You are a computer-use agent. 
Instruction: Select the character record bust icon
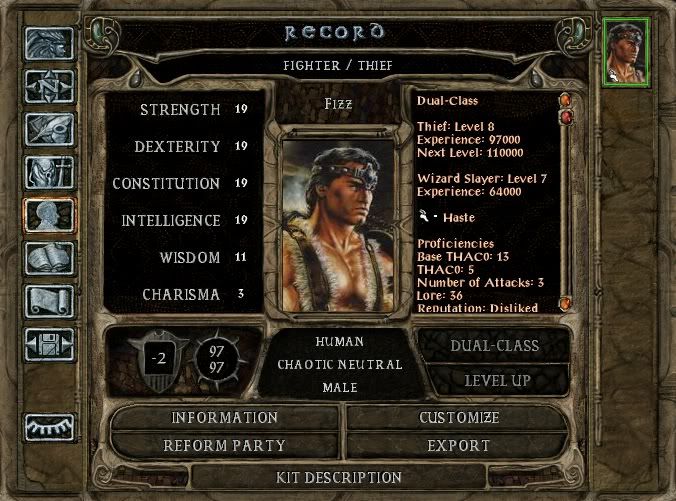50,216
